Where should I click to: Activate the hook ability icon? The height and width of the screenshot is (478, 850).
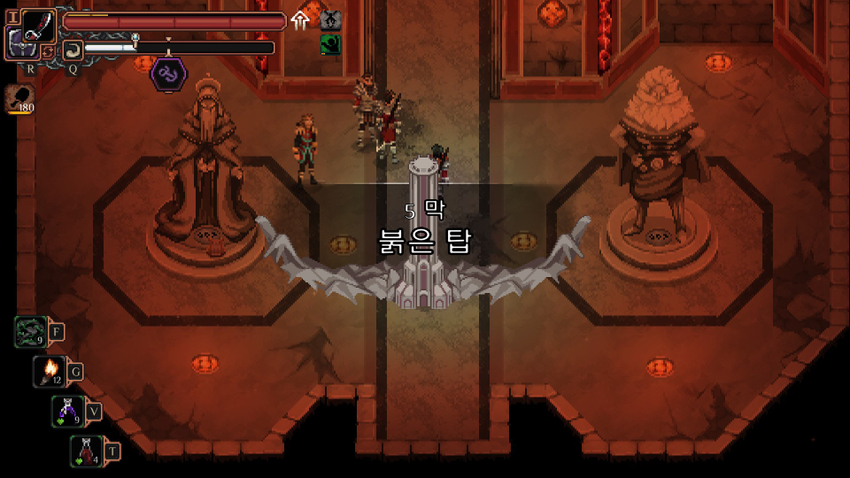(72, 49)
